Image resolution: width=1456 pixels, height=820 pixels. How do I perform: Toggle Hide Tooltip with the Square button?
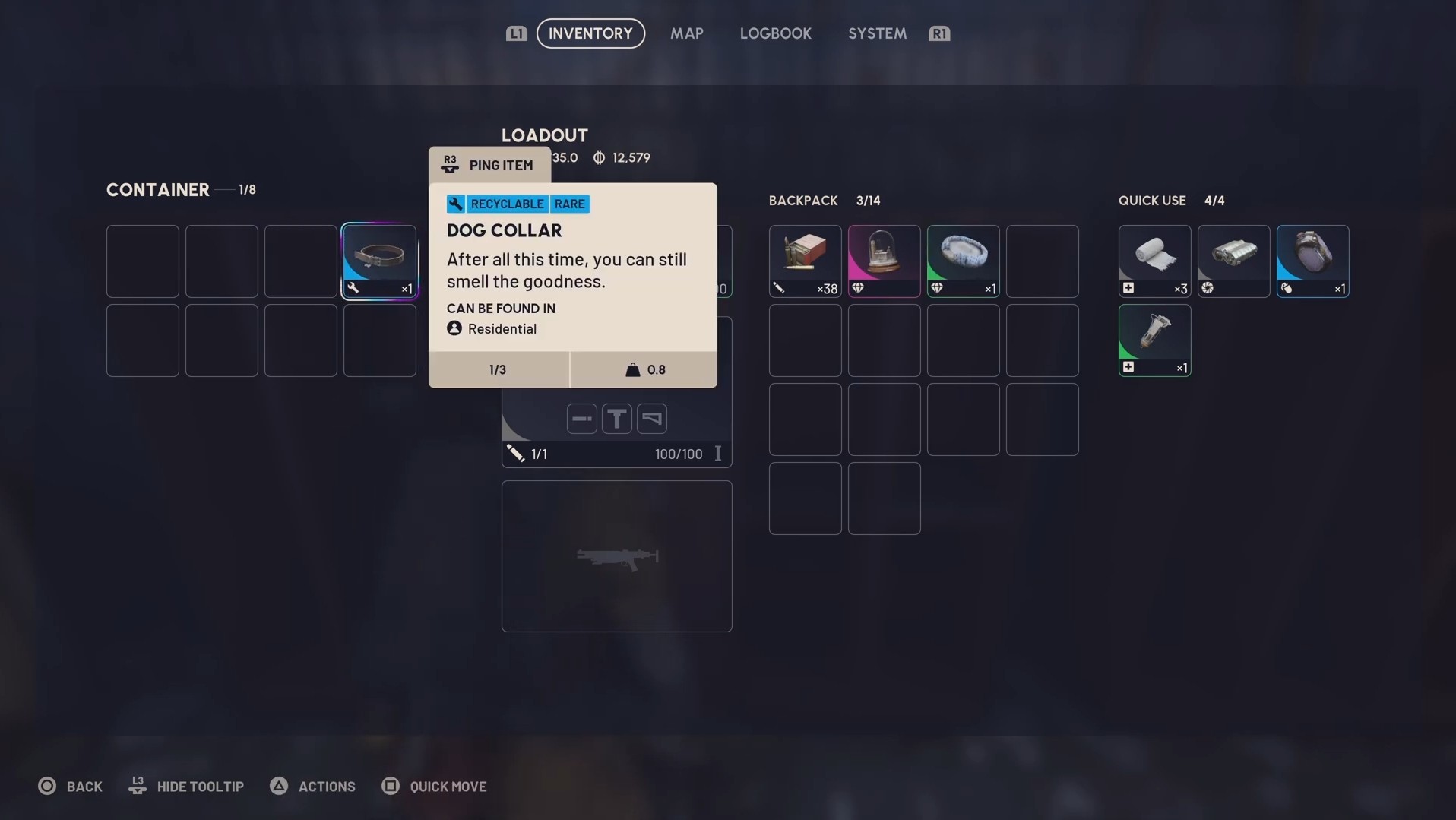(185, 786)
